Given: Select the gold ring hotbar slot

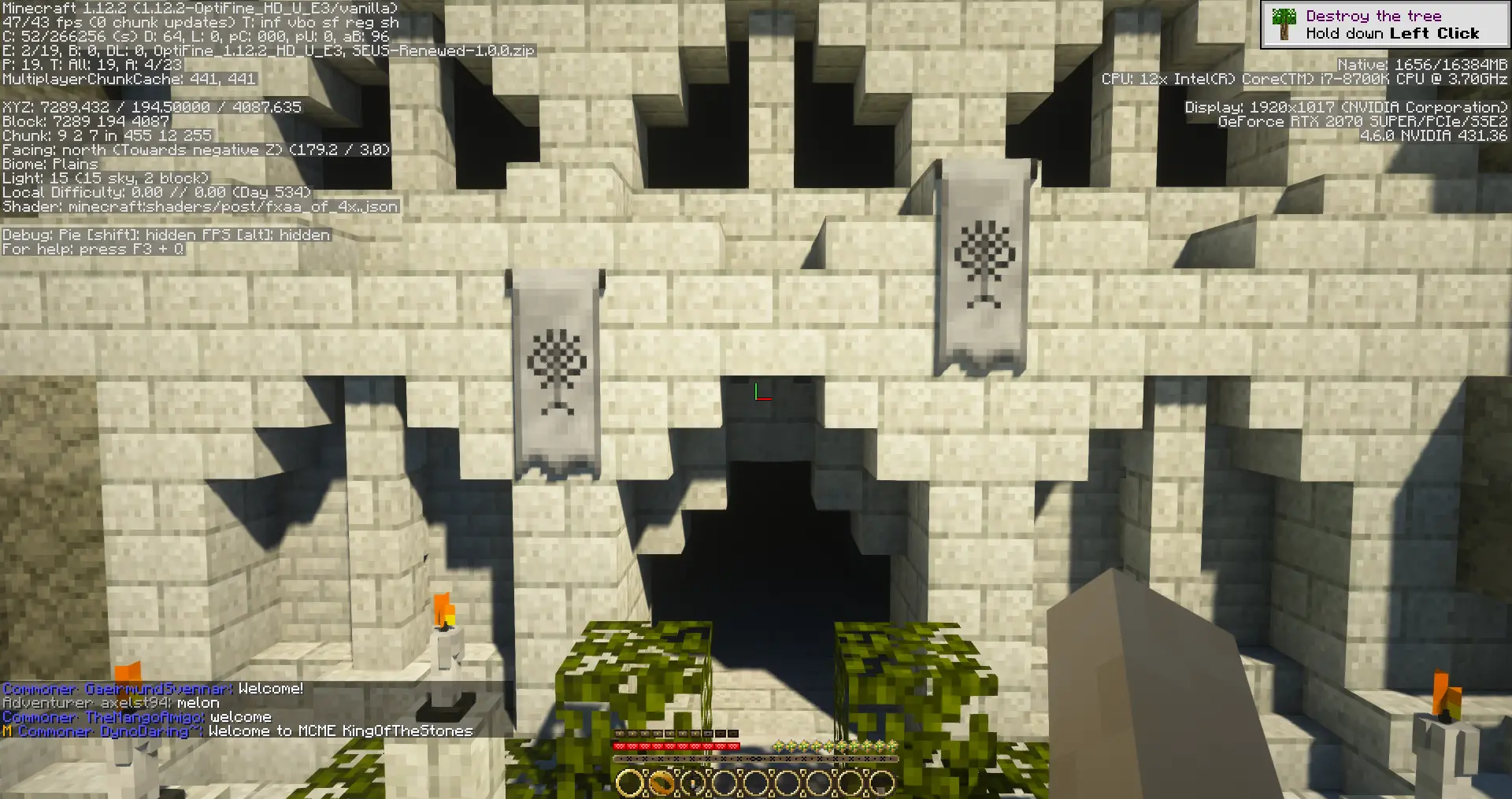Looking at the screenshot, I should 661,782.
